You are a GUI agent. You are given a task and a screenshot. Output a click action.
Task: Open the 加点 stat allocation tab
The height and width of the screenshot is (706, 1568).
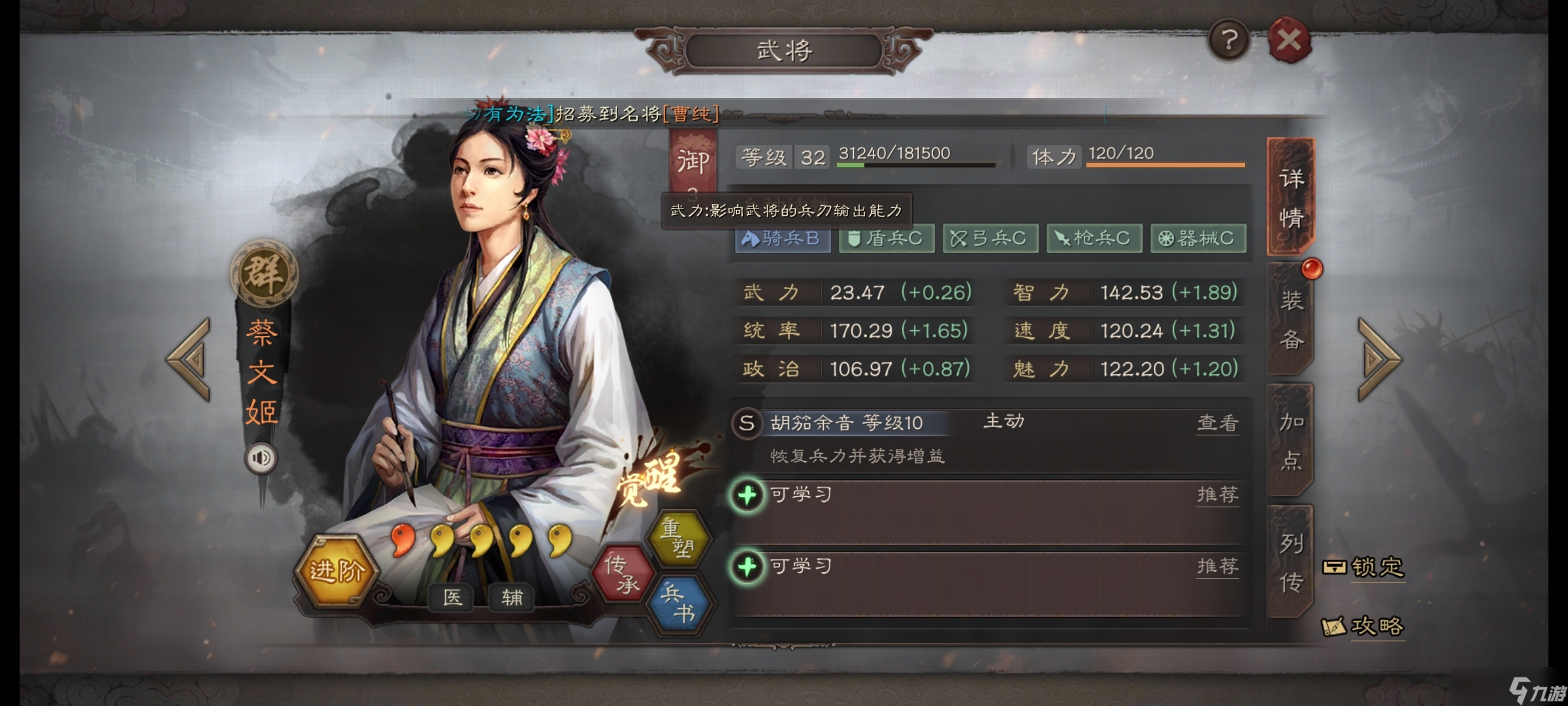click(1288, 438)
